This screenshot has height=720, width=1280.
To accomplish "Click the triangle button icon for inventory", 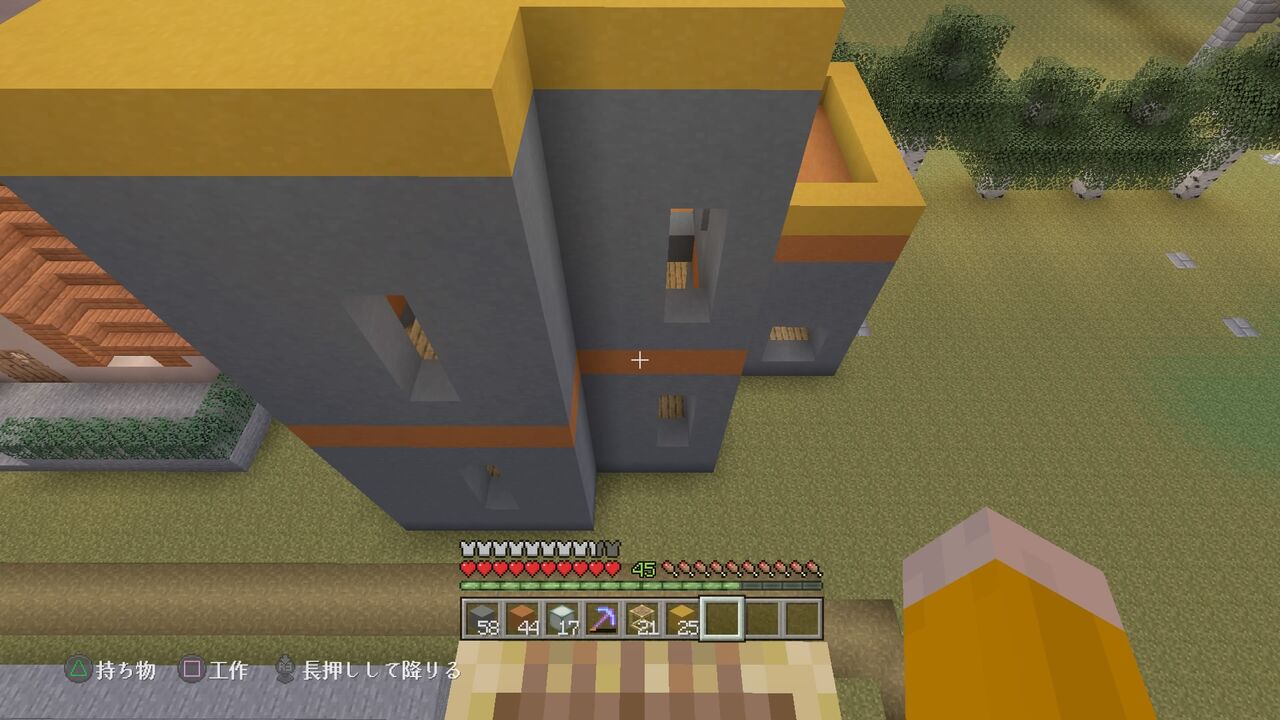I will coord(78,666).
